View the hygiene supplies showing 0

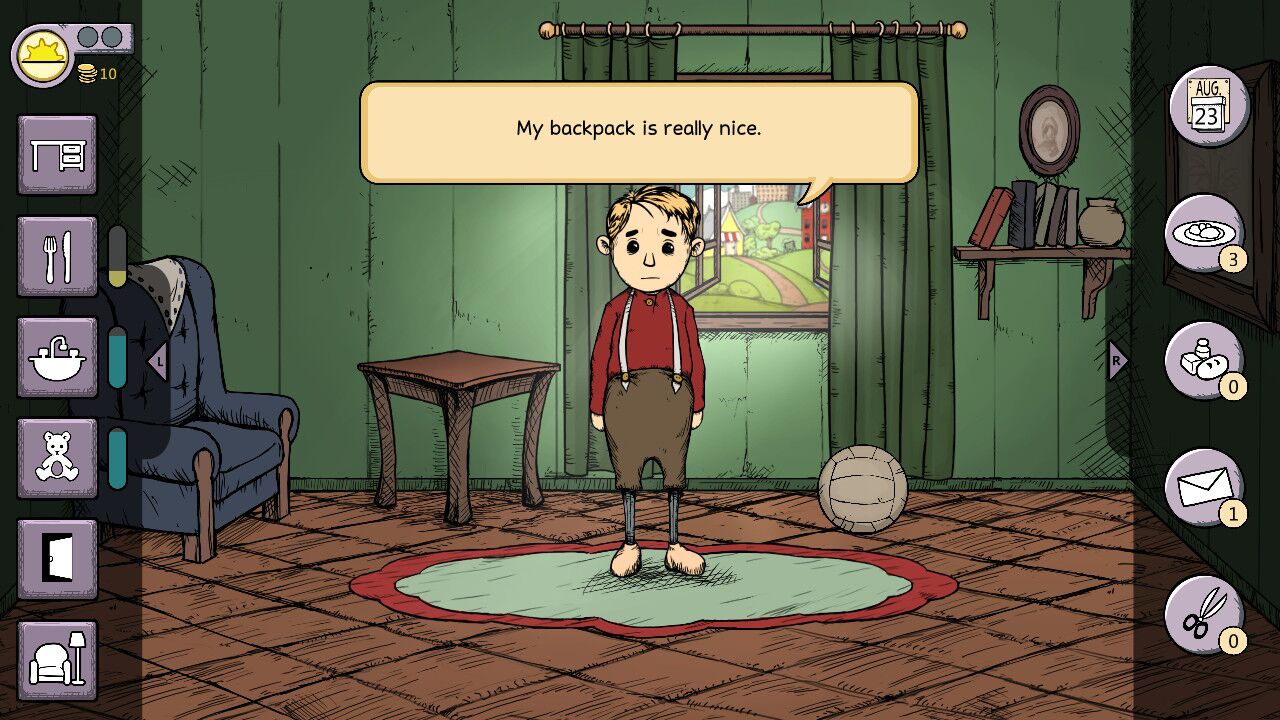pos(1205,363)
